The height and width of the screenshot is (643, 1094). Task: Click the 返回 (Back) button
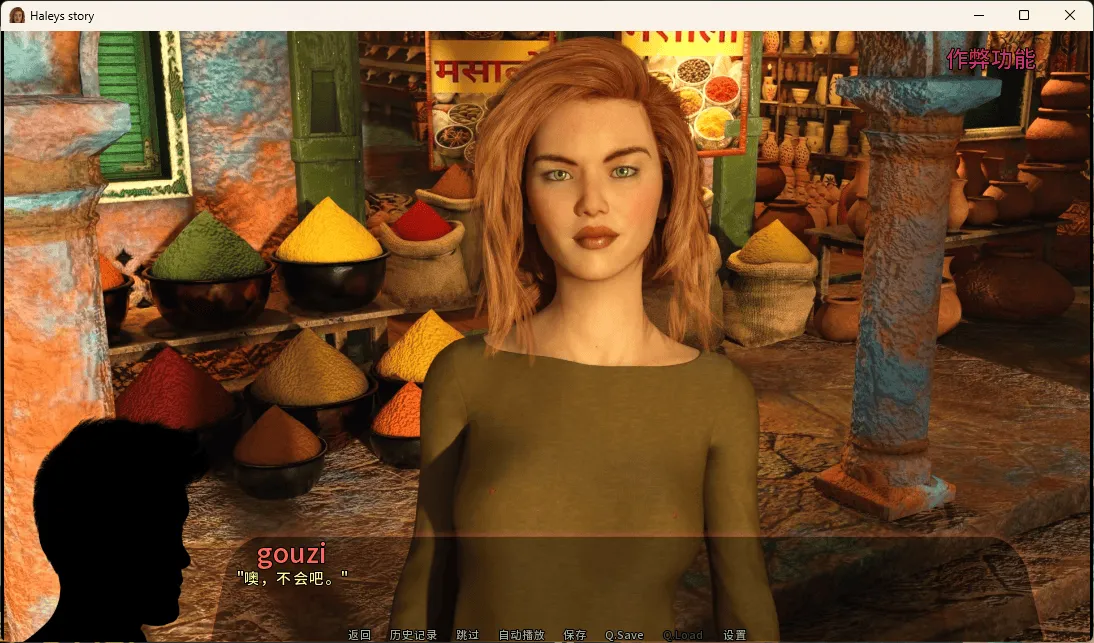click(359, 635)
